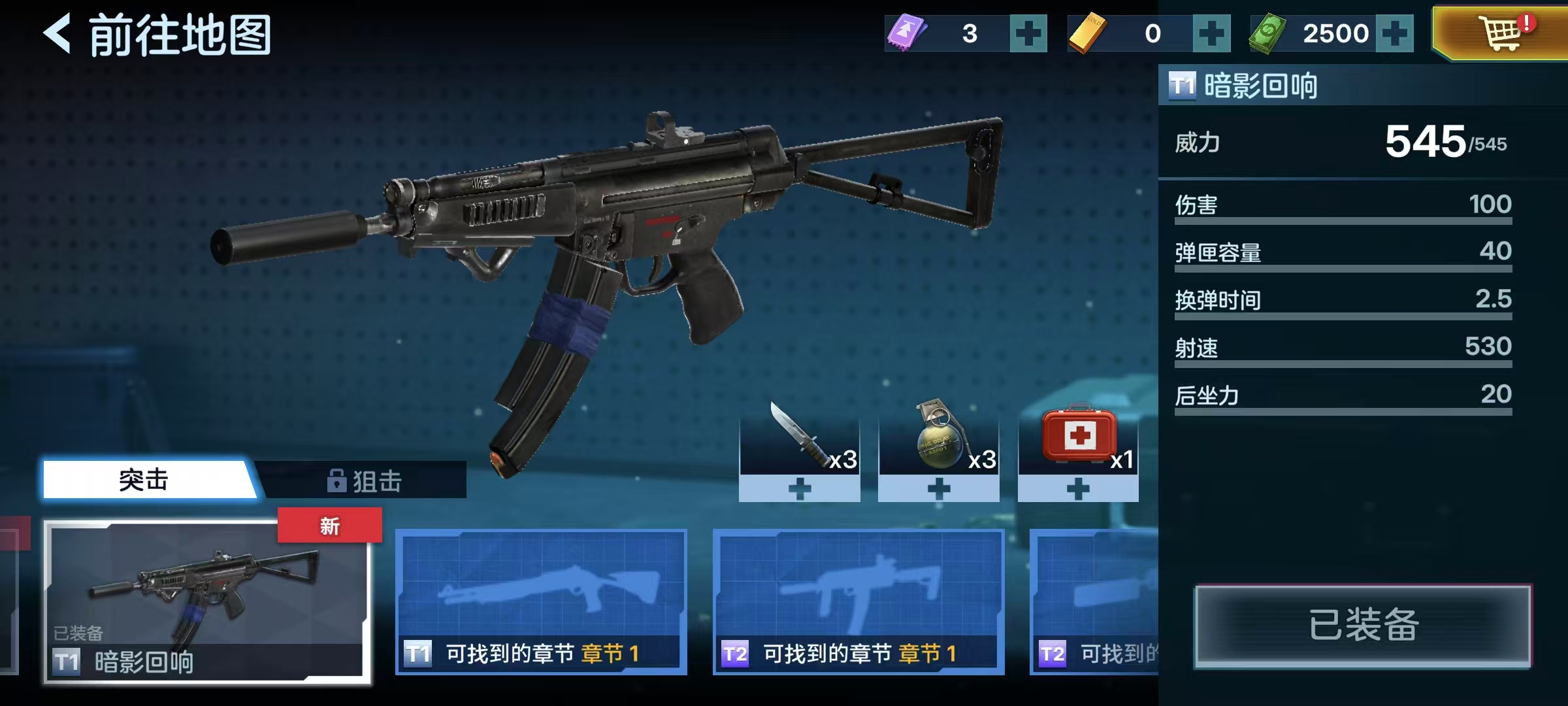Switch to the 突击 assault tab
The width and height of the screenshot is (1568, 706).
pyautogui.click(x=145, y=480)
